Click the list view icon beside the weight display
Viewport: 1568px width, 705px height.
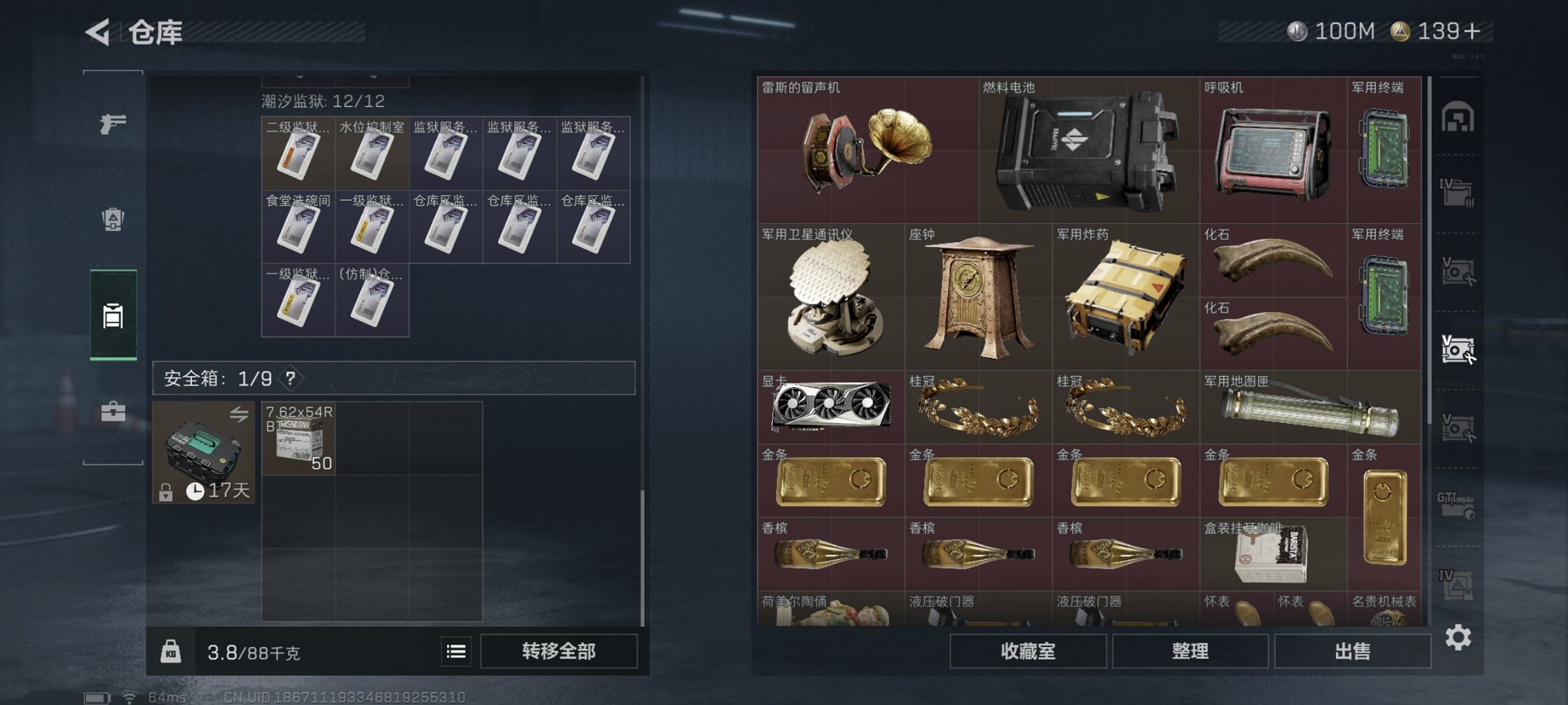[456, 652]
